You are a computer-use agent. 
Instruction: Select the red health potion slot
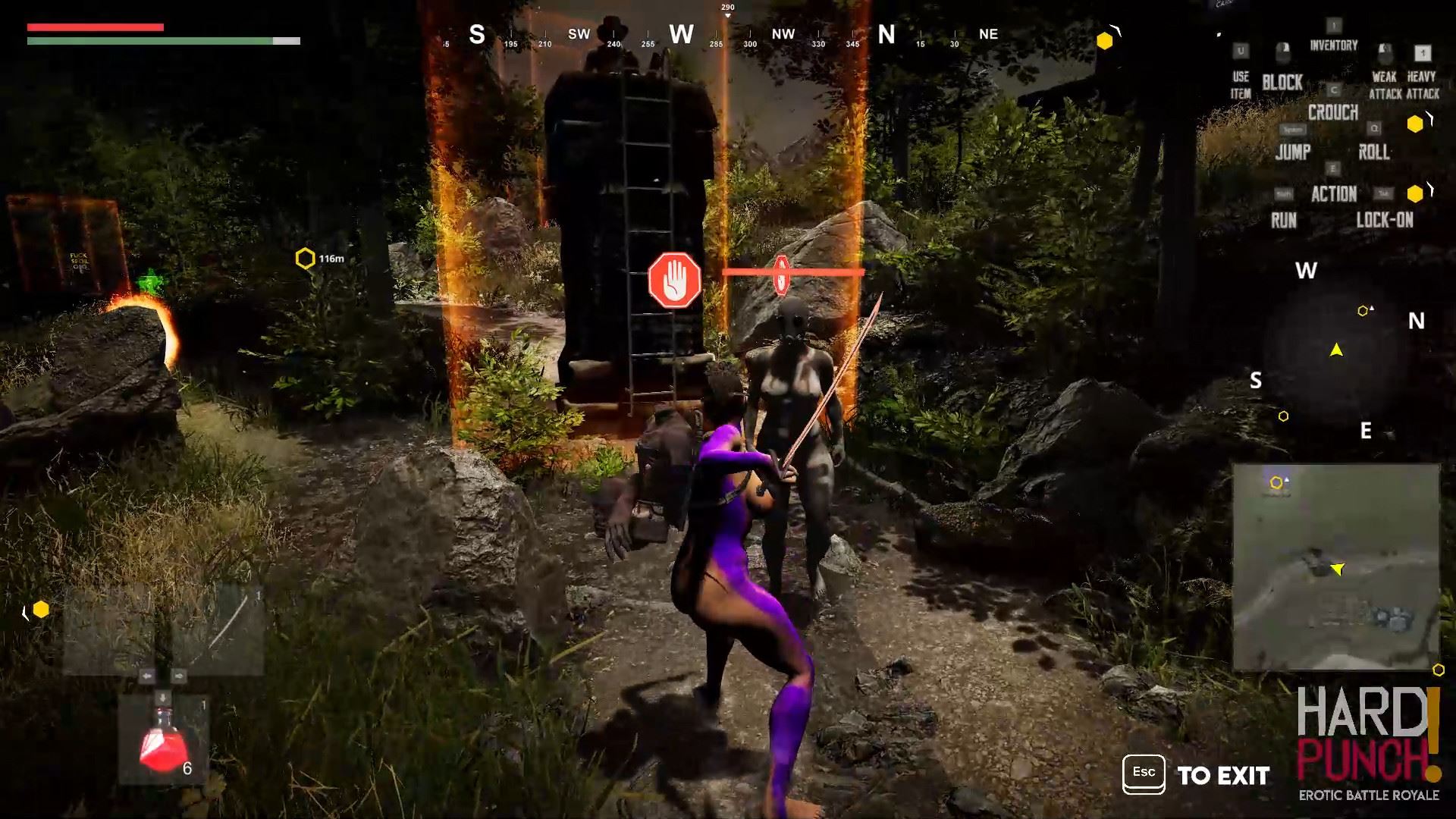point(162,741)
